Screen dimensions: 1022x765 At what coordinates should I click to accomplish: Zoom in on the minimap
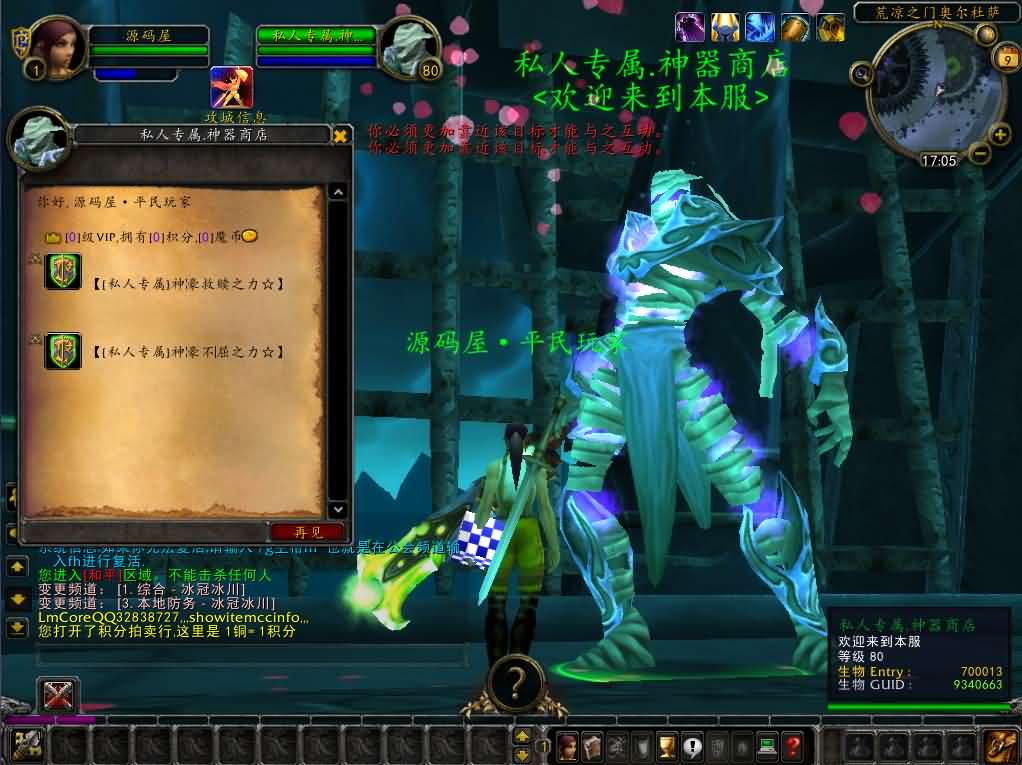pyautogui.click(x=999, y=135)
